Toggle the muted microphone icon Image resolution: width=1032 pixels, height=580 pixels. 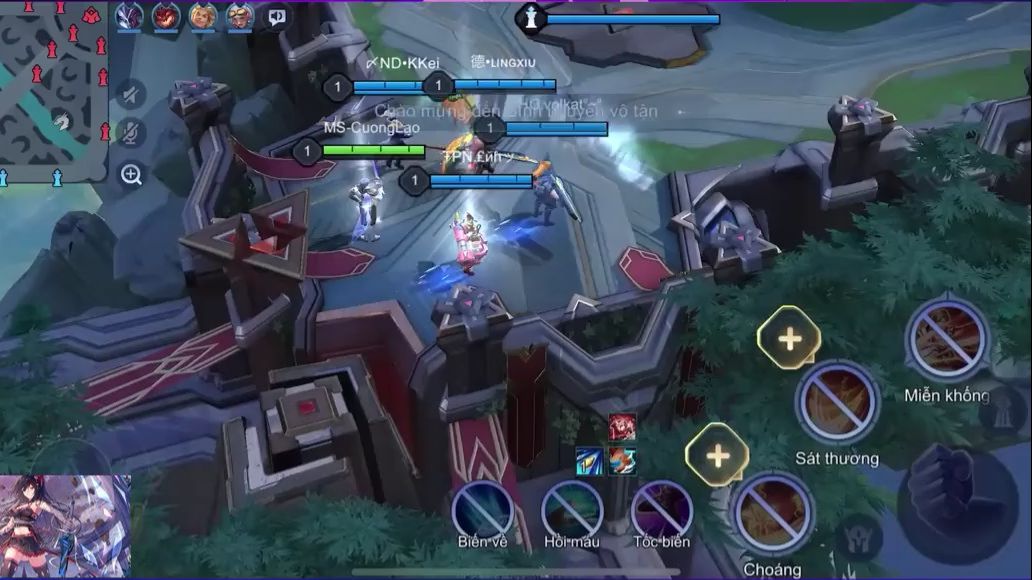[130, 133]
